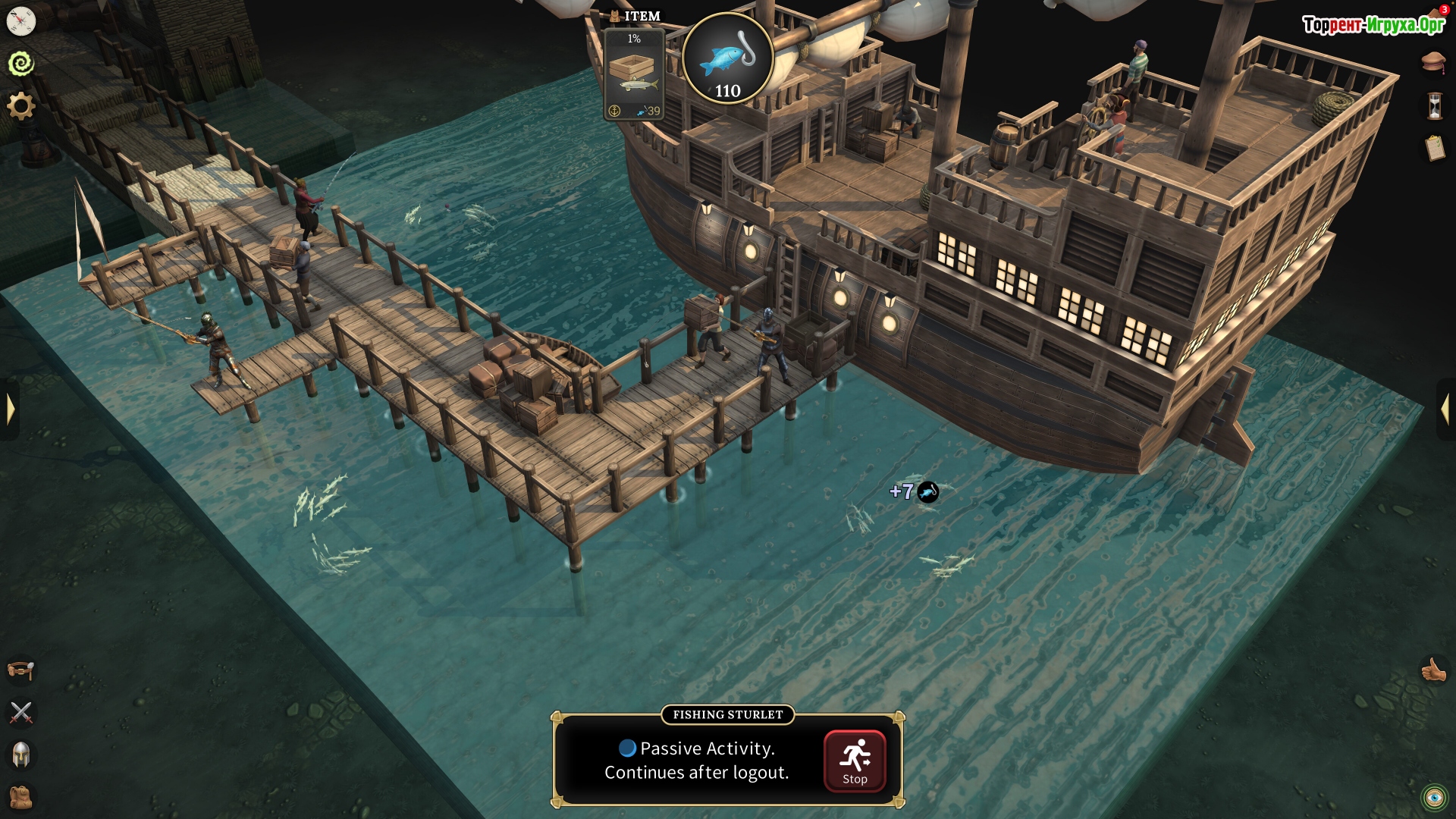
Task: Expand the right edge side panel arrow
Action: pyautogui.click(x=1445, y=409)
